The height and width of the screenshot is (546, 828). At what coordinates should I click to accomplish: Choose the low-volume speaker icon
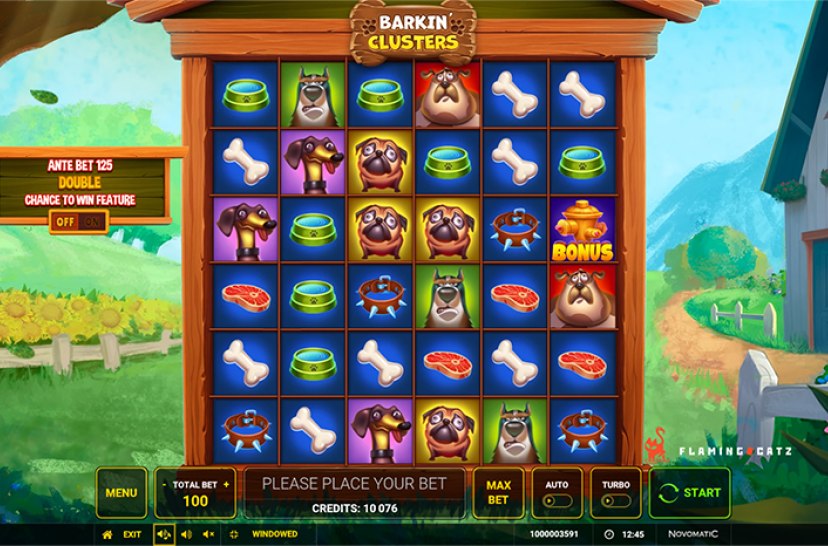tap(186, 535)
